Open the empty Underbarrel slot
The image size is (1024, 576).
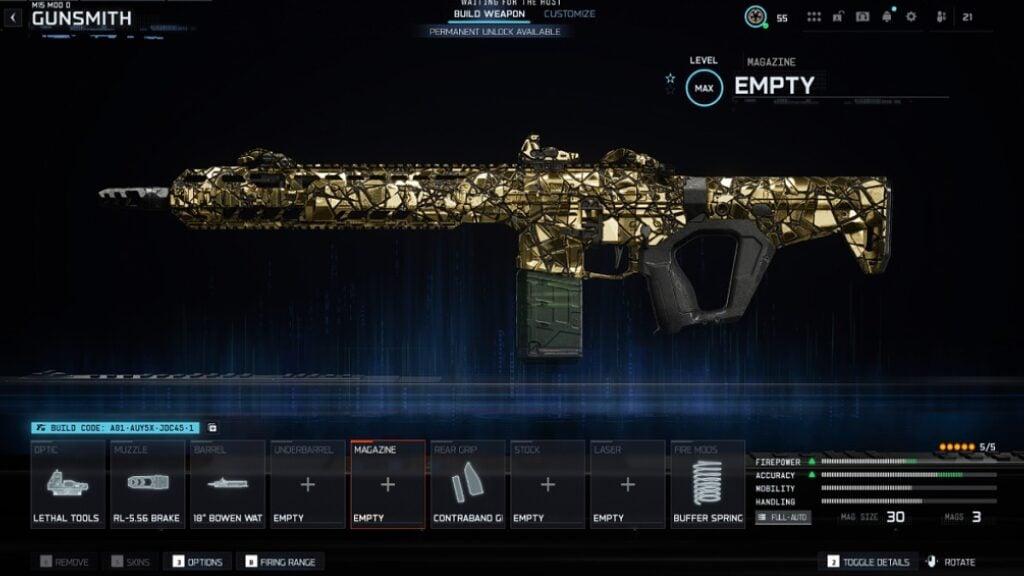pyautogui.click(x=307, y=484)
